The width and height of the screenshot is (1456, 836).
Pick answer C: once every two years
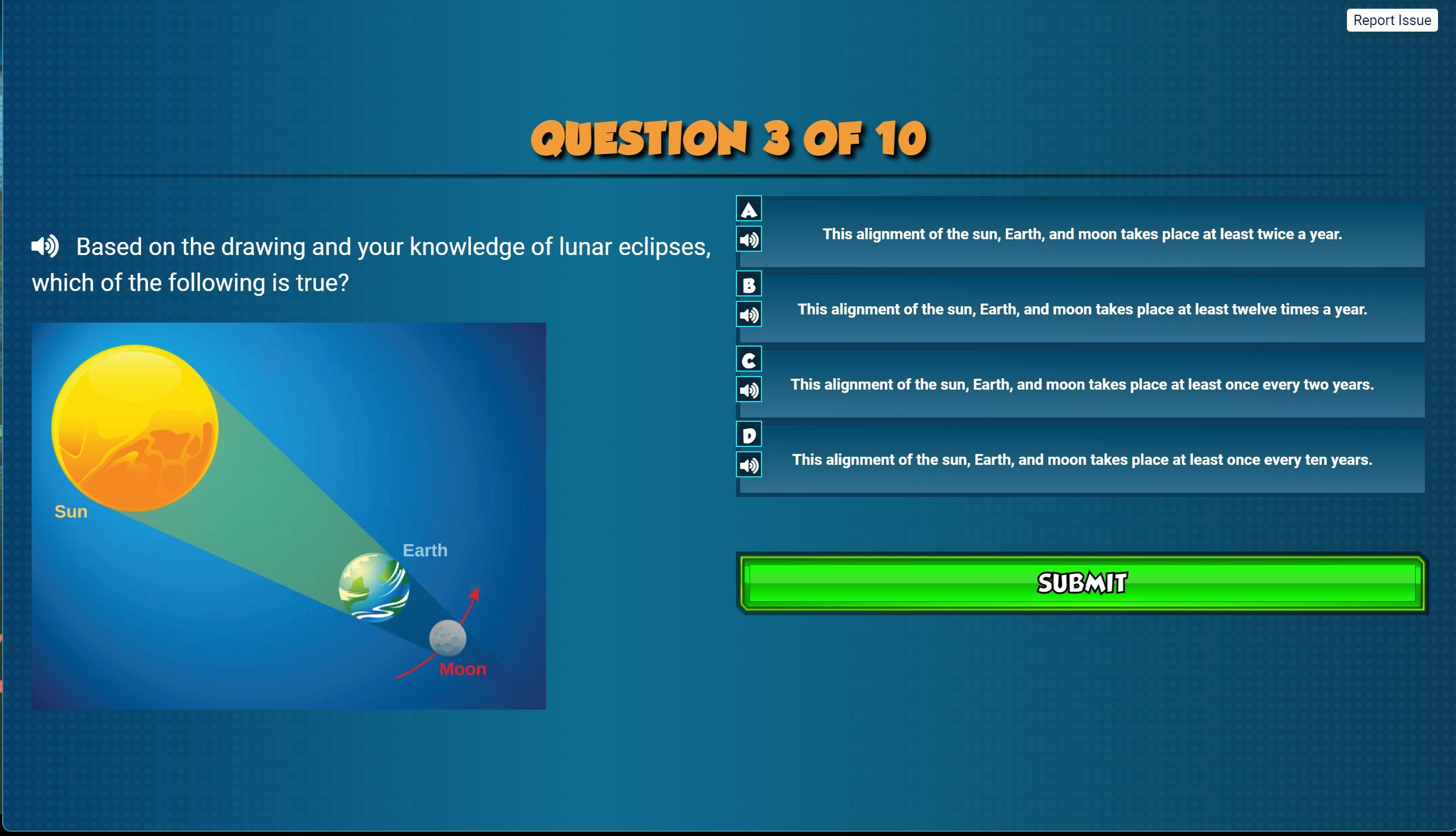[1082, 384]
